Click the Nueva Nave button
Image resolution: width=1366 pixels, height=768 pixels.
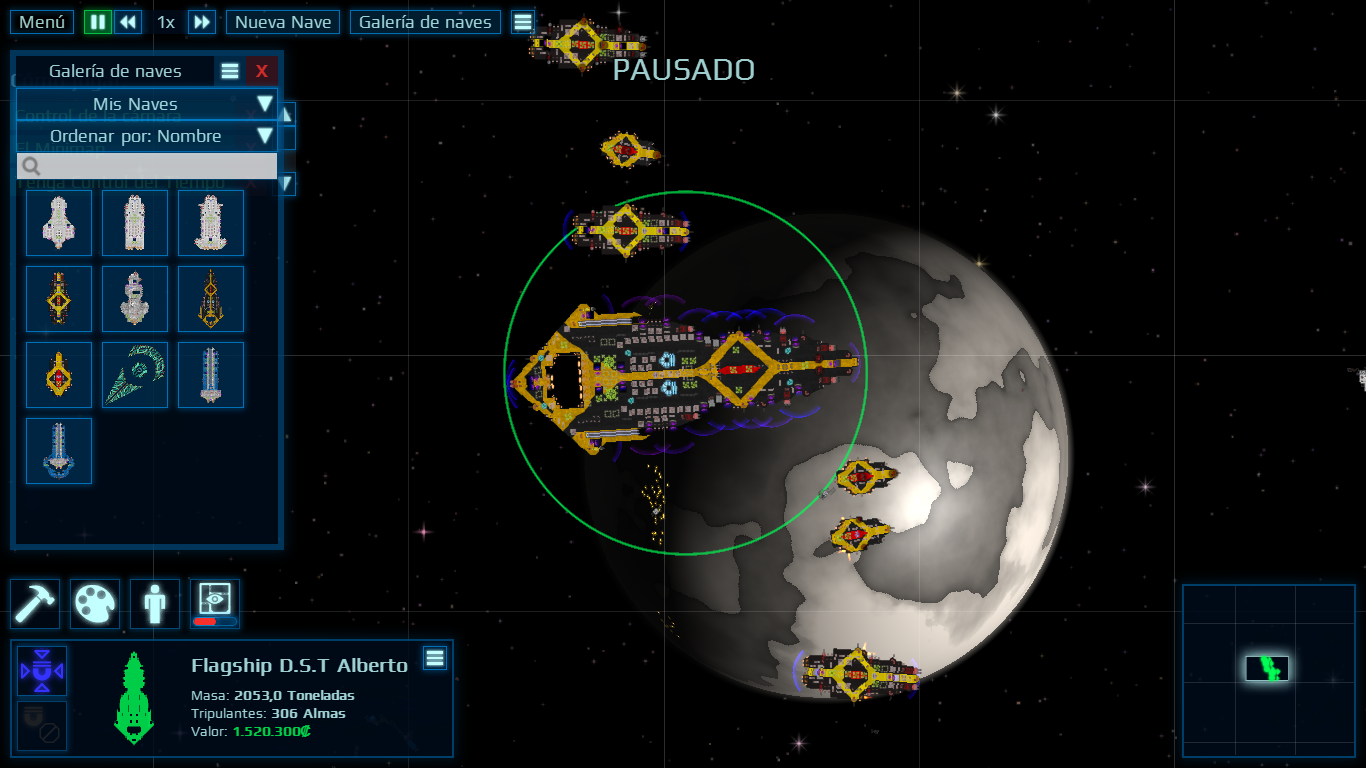pos(282,21)
